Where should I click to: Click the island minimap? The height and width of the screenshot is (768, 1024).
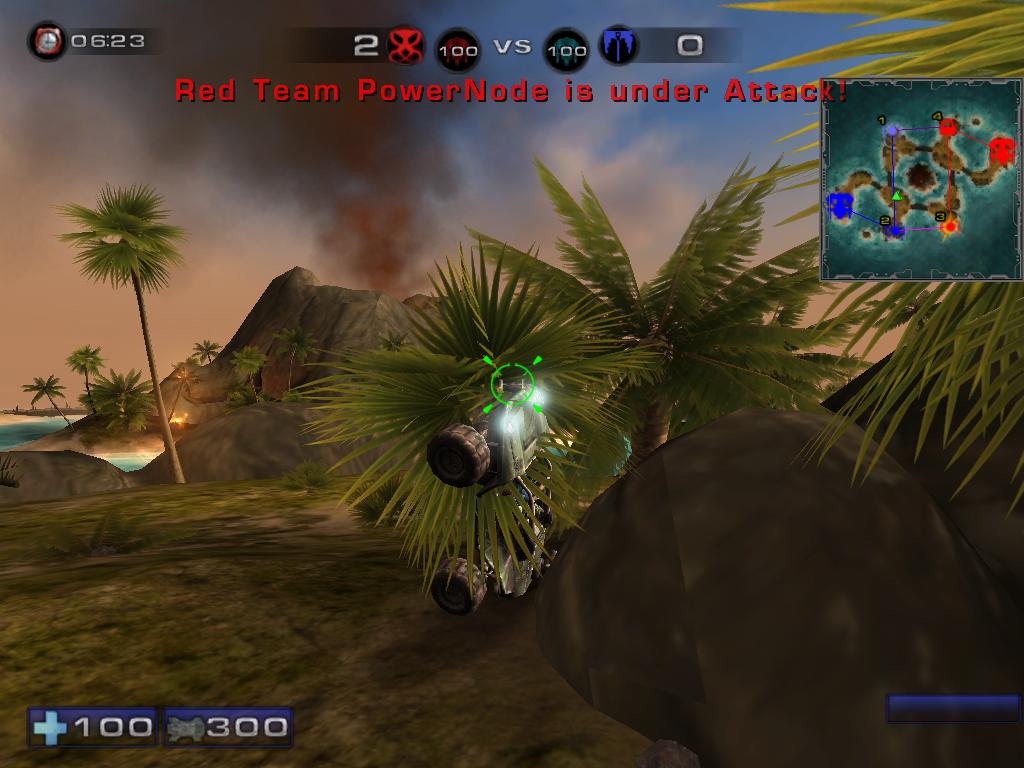tap(921, 180)
